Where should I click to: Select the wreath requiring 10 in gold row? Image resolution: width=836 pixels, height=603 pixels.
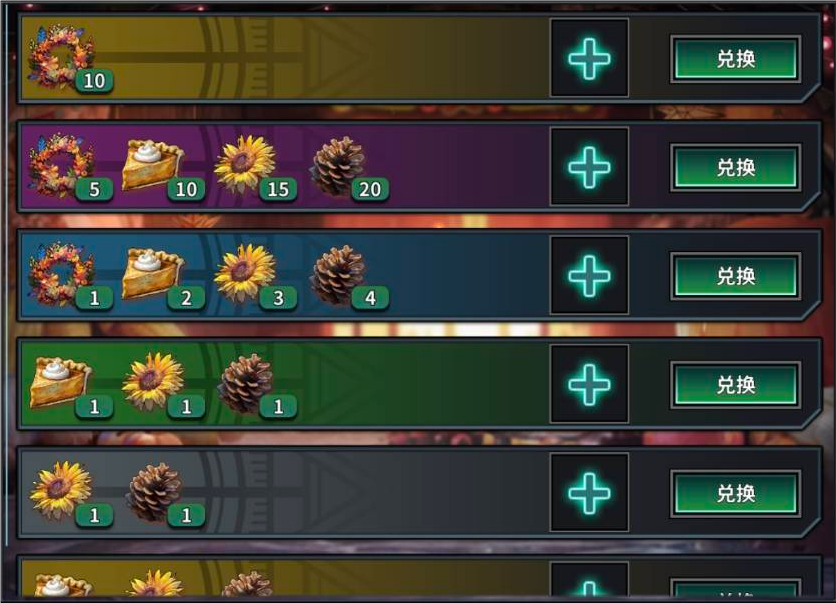(61, 59)
